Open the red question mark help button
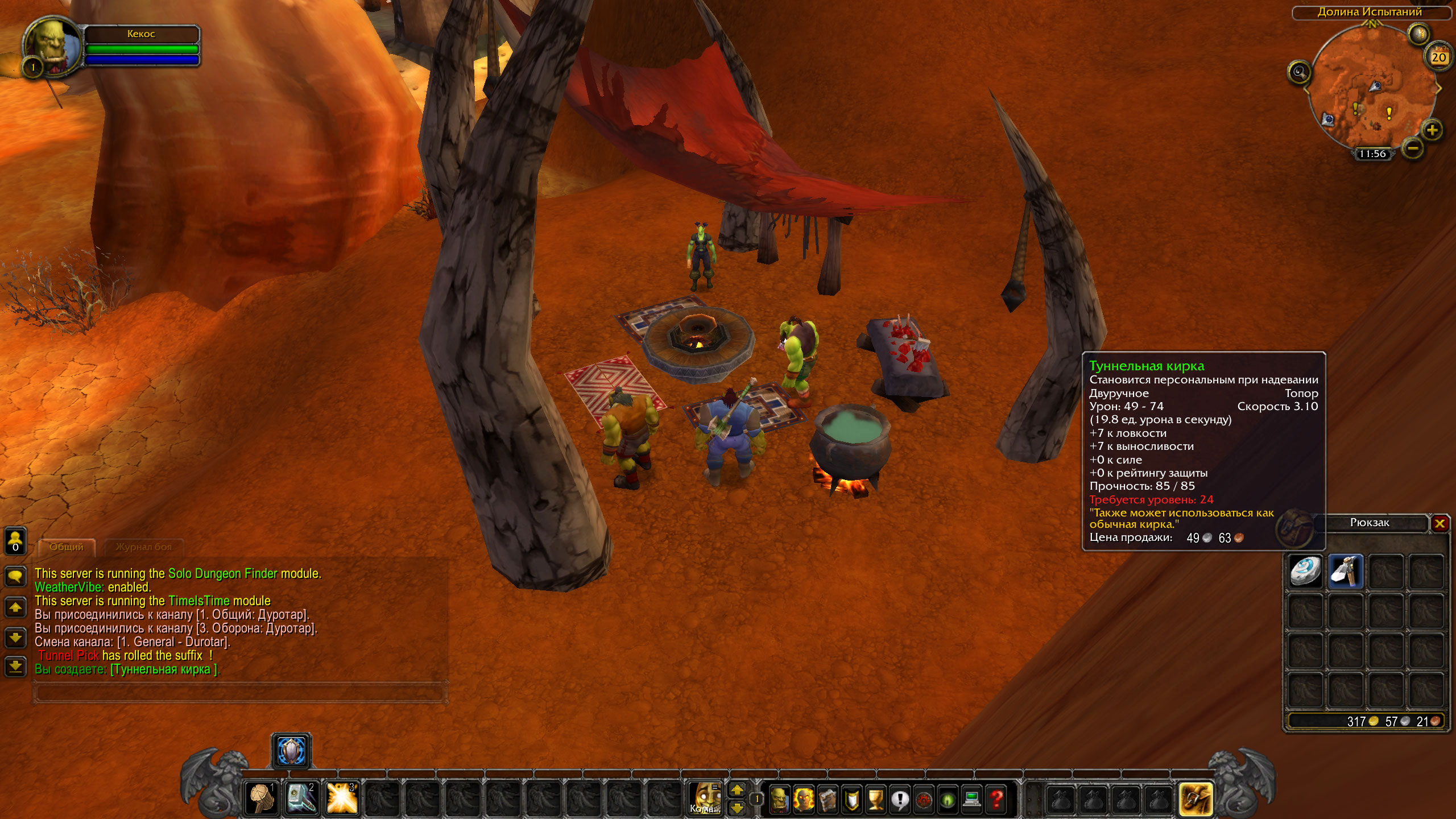The width and height of the screenshot is (1456, 819). (996, 799)
